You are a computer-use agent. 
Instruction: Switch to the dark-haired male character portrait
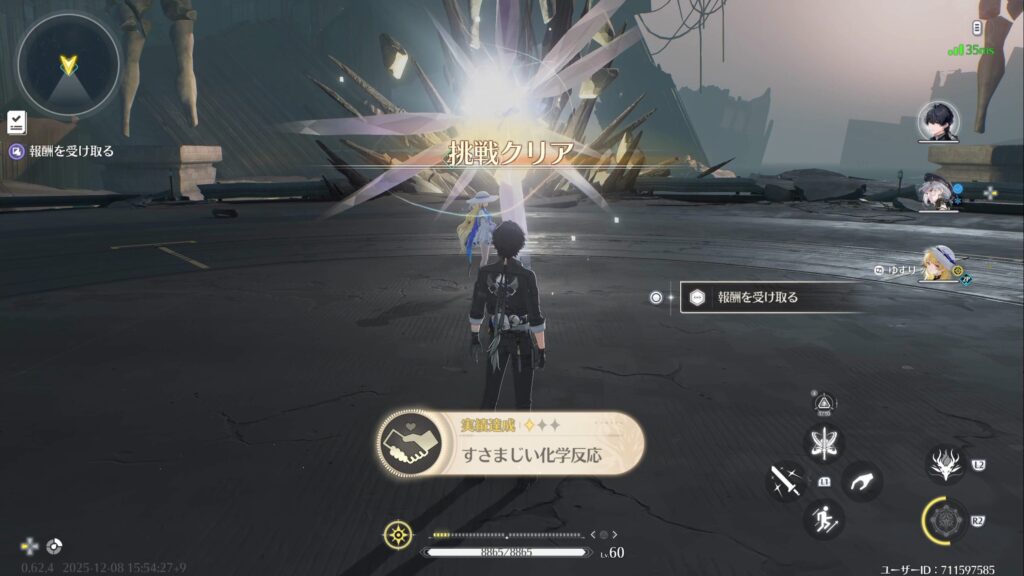tap(938, 123)
